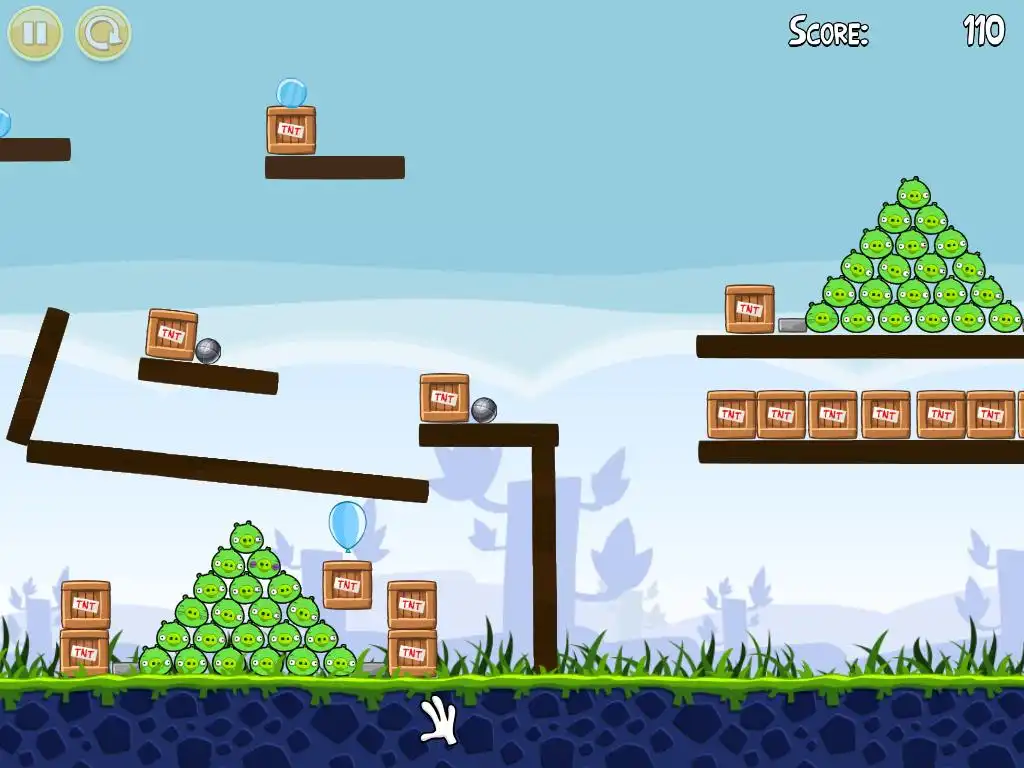1024x768 pixels.
Task: Pause the game with the pause button
Action: tap(35, 33)
